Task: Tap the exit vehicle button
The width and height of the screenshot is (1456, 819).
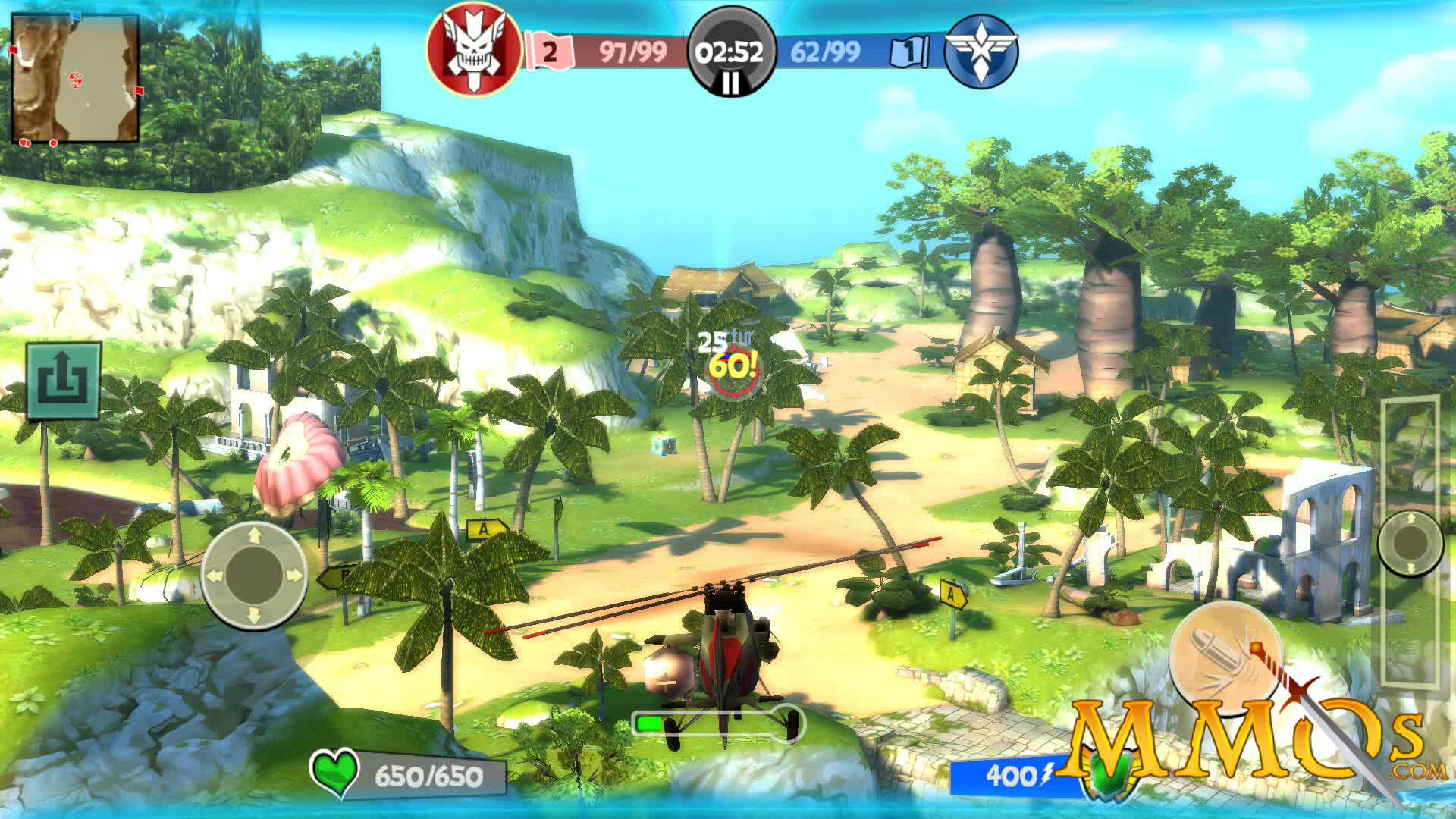Action: (x=64, y=381)
